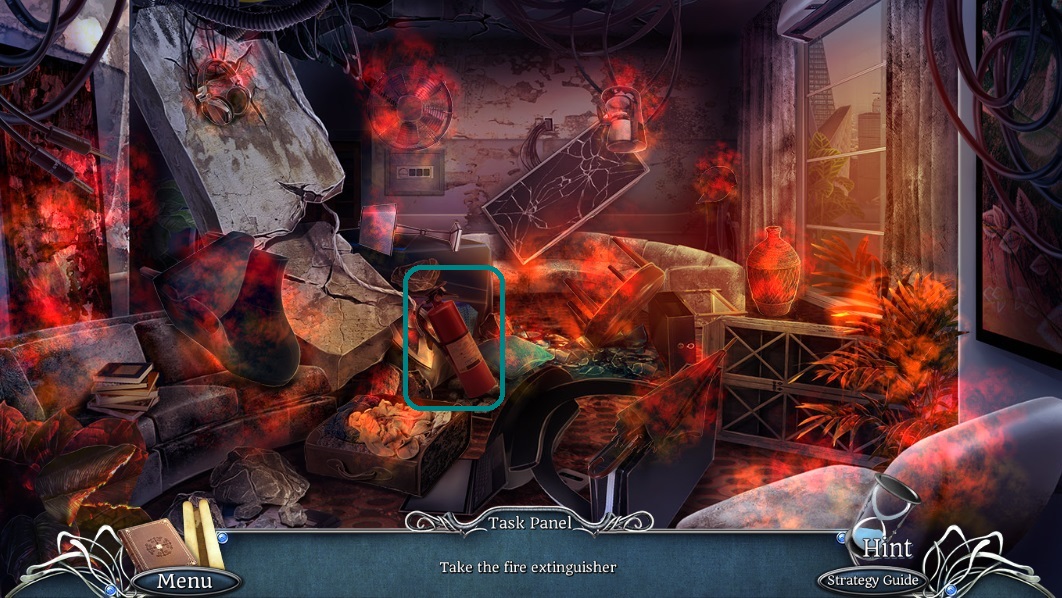The image size is (1062, 598).
Task: Open the Strategy Guide
Action: pyautogui.click(x=870, y=580)
